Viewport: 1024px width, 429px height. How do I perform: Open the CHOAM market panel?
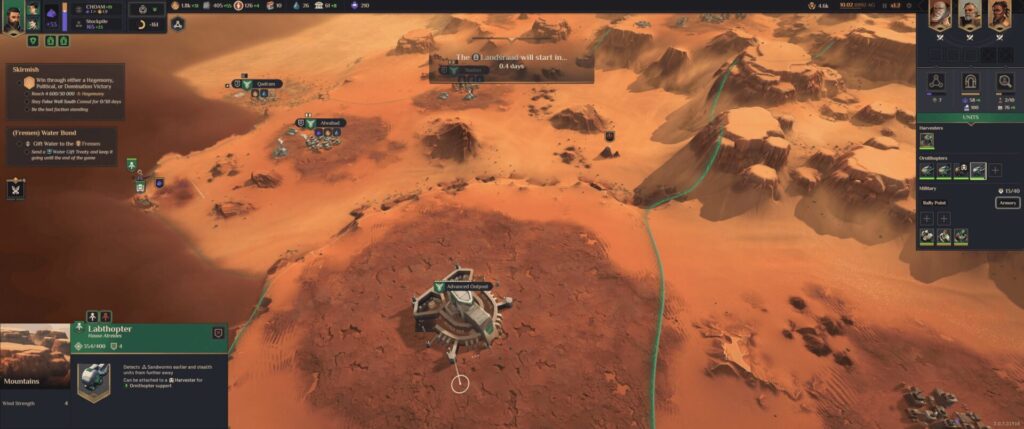click(98, 8)
